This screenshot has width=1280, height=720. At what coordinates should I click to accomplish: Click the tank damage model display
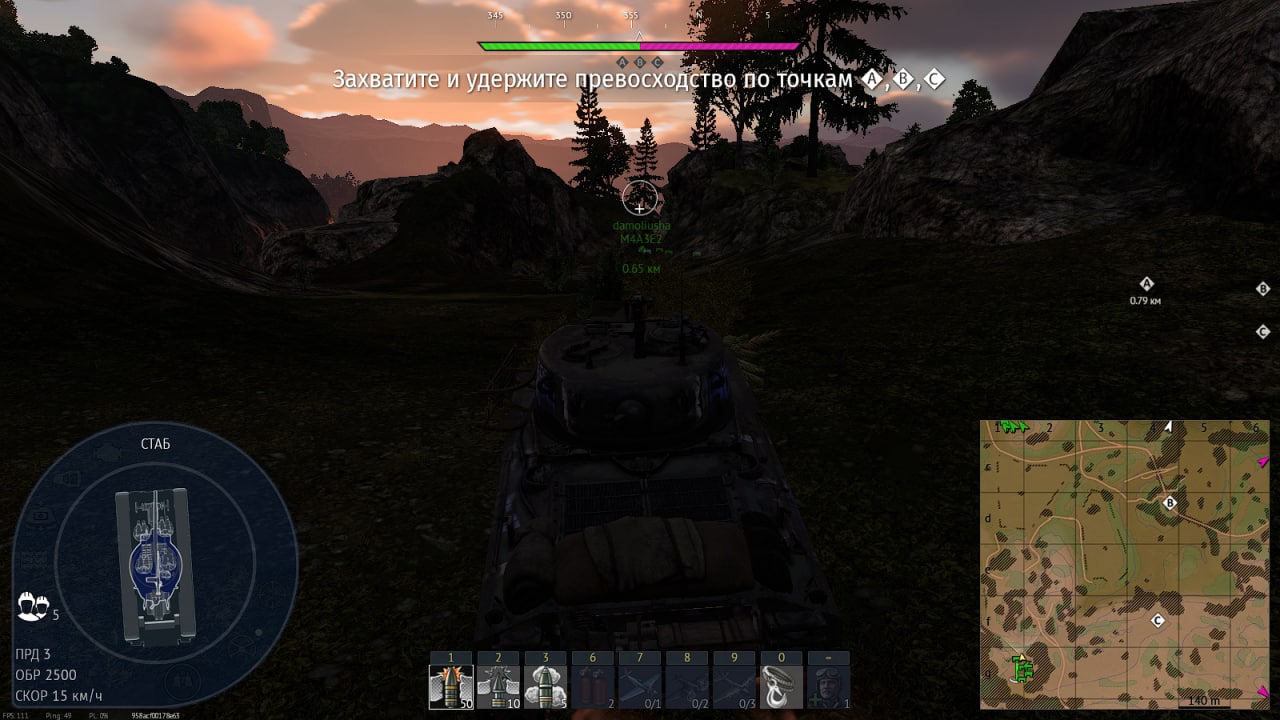(154, 565)
